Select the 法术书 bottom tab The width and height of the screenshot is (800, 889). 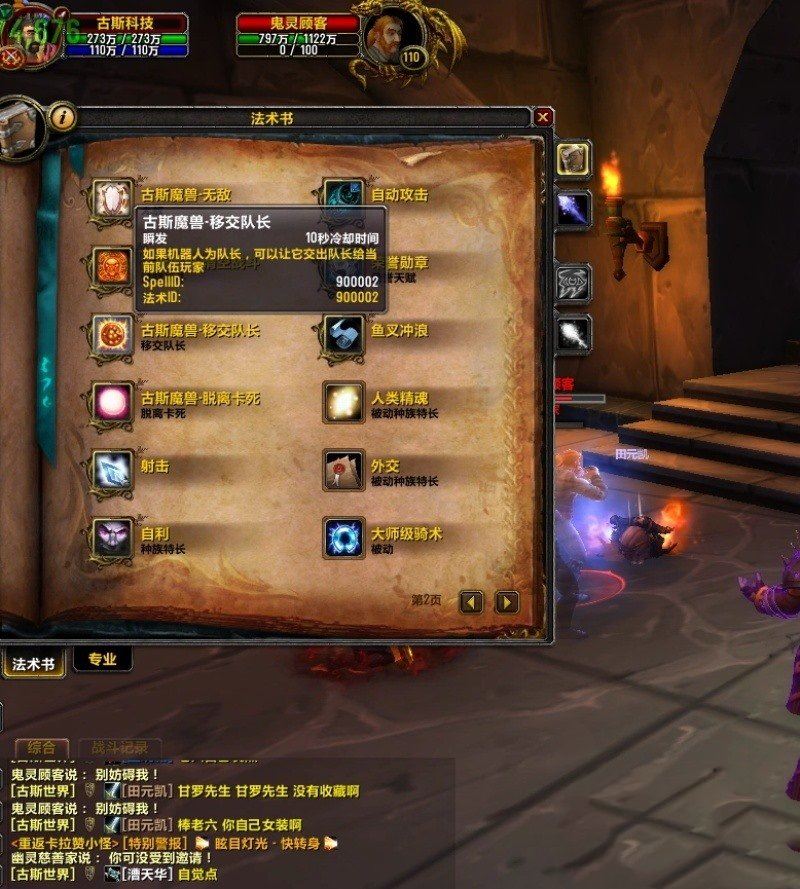click(x=33, y=662)
